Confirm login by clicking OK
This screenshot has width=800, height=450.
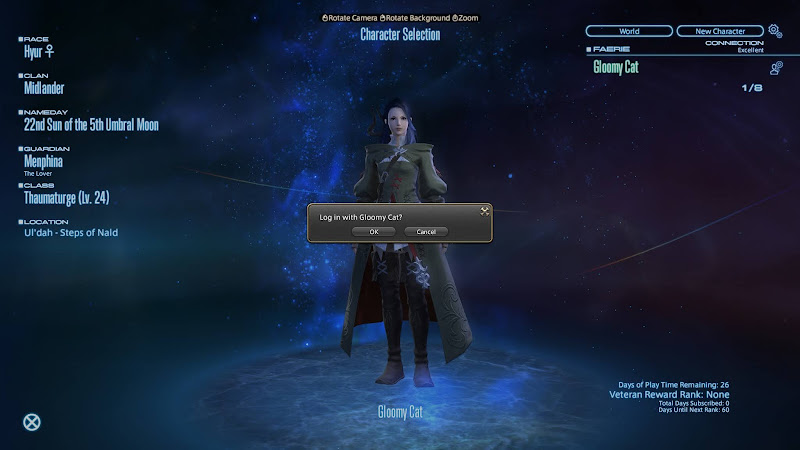(x=374, y=231)
